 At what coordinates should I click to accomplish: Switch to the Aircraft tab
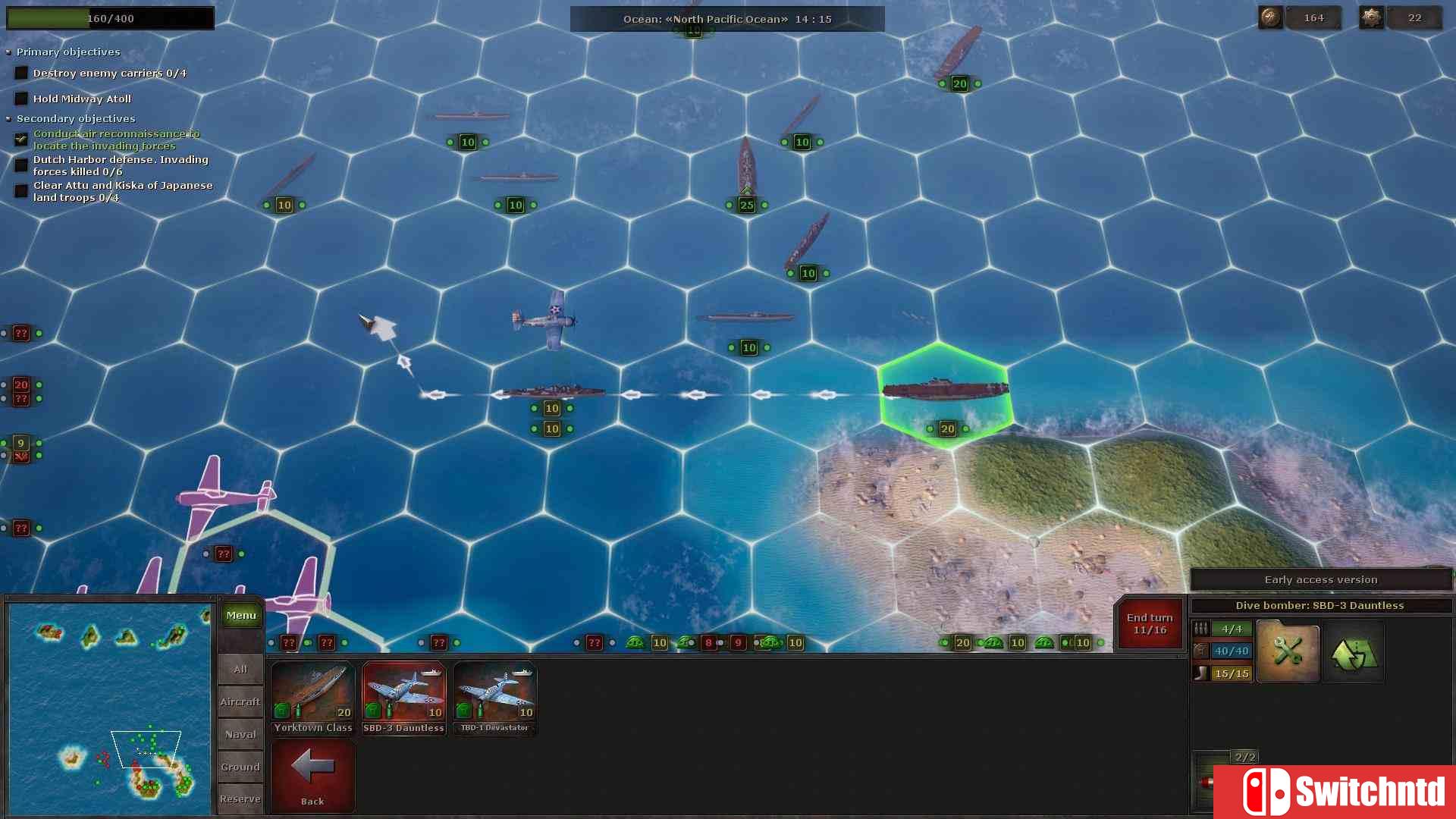(240, 701)
